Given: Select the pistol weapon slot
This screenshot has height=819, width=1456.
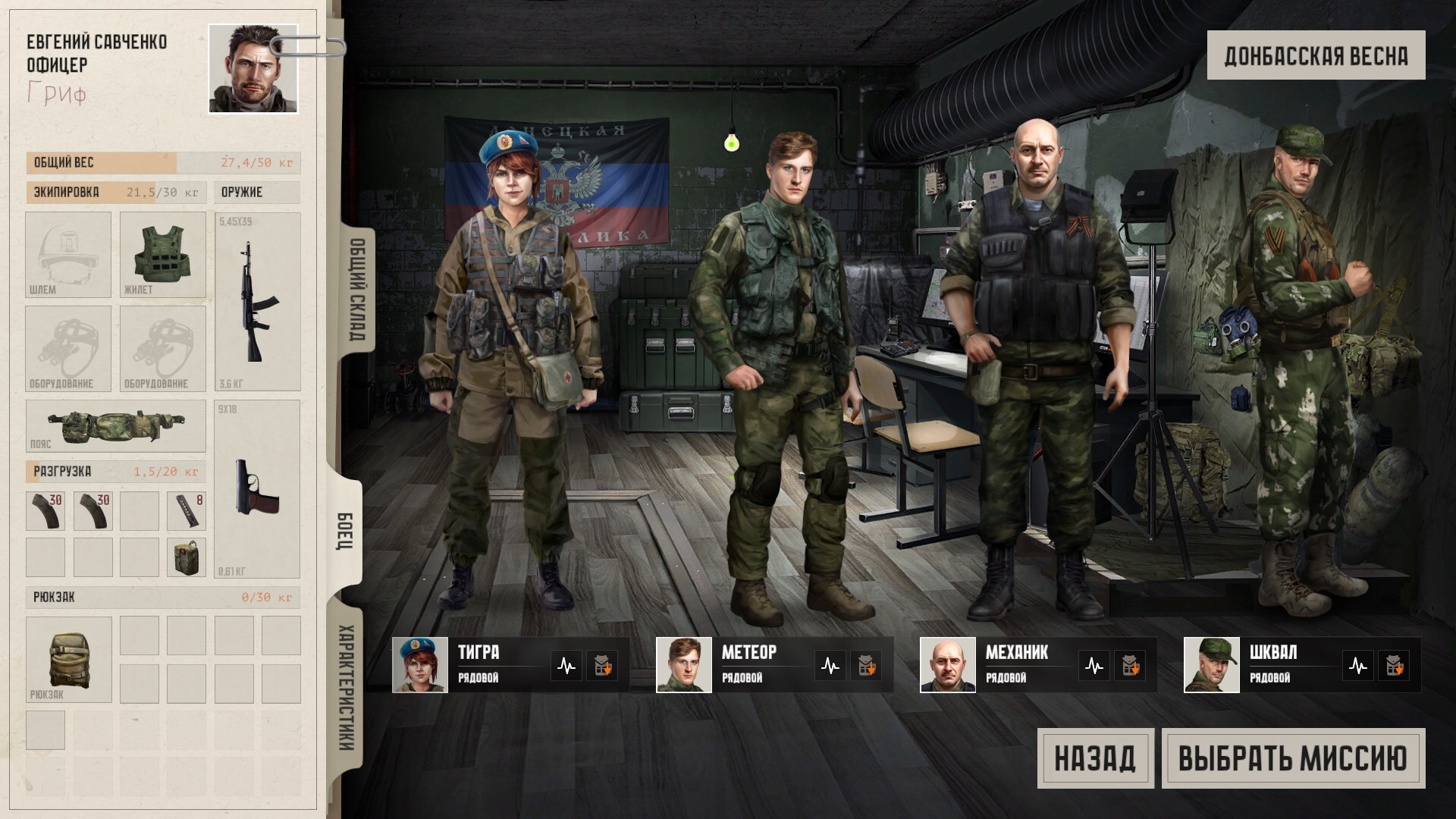Looking at the screenshot, I should click(x=257, y=488).
